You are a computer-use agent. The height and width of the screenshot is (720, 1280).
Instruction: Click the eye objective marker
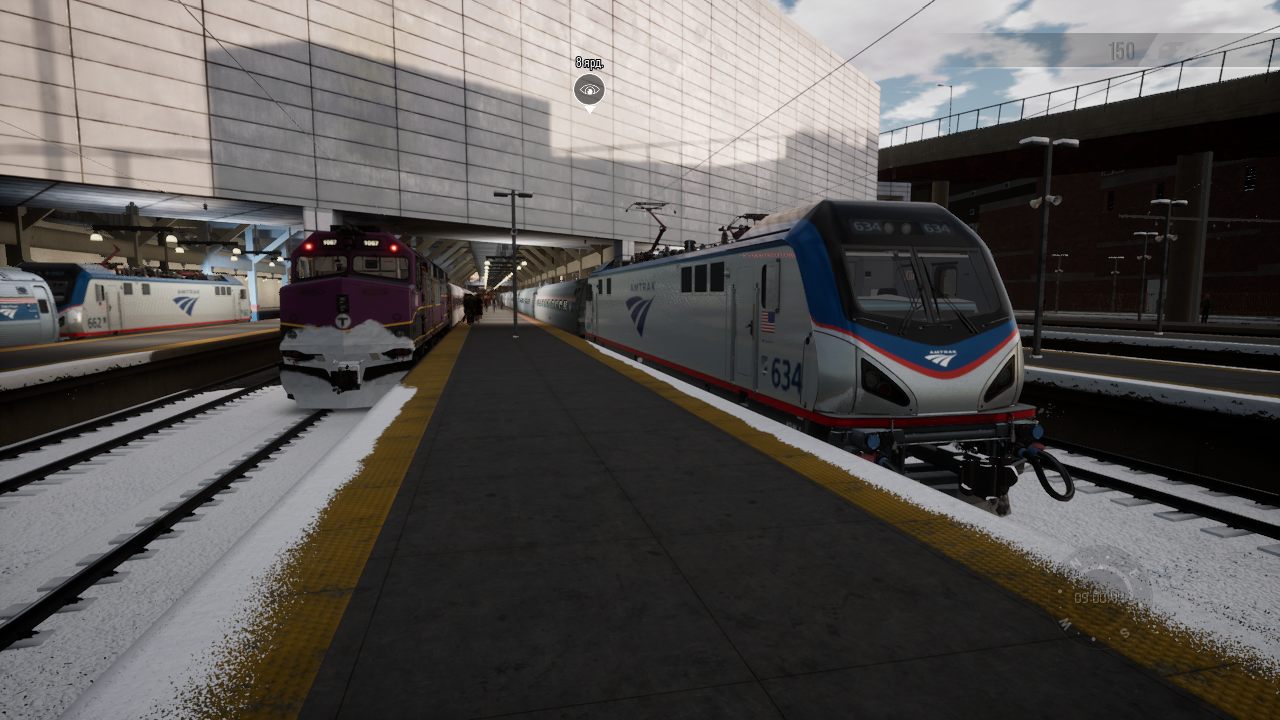pos(589,90)
